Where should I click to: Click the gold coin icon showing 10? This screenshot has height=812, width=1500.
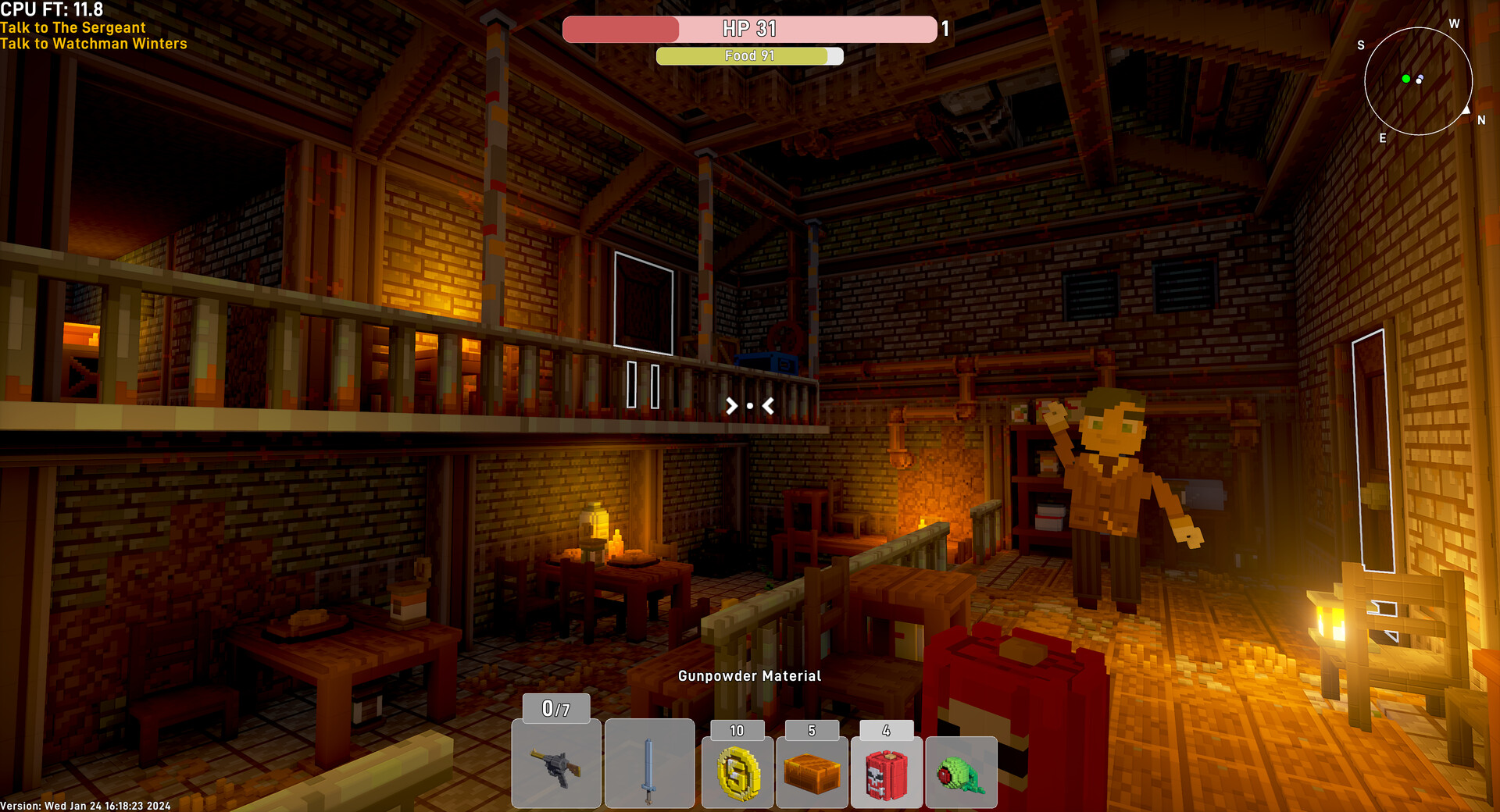(x=737, y=771)
